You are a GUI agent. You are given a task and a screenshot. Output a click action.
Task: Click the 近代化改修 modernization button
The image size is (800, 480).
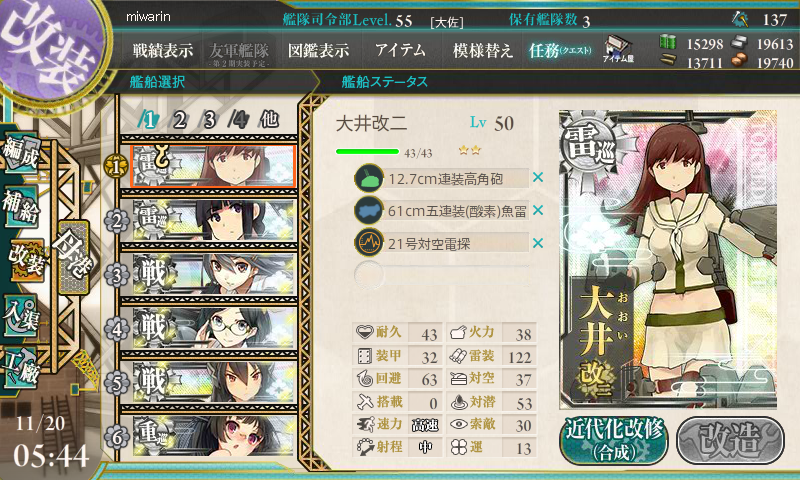coord(612,439)
